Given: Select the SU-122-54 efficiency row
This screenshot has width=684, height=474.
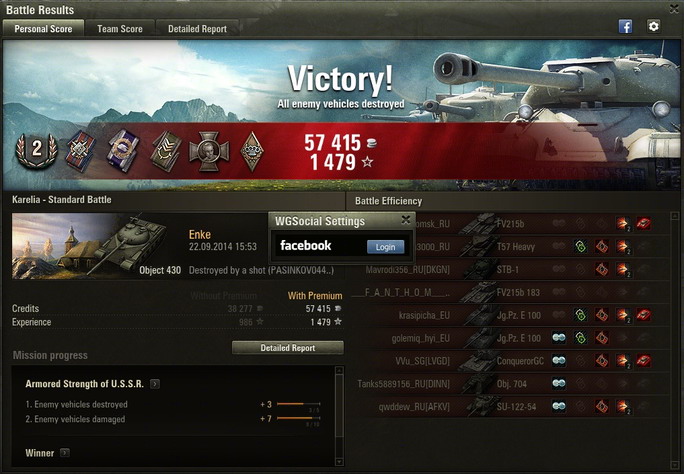Looking at the screenshot, I should (x=515, y=407).
